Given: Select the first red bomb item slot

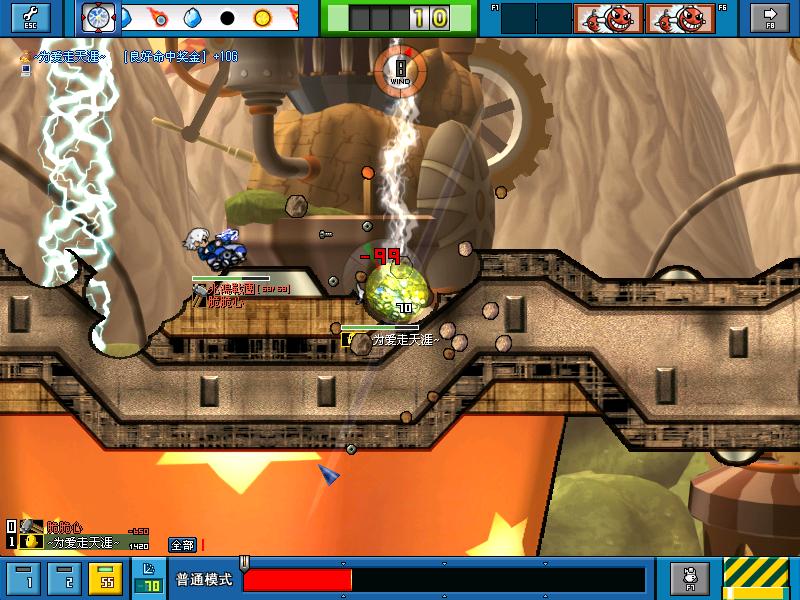Looking at the screenshot, I should coord(606,18).
